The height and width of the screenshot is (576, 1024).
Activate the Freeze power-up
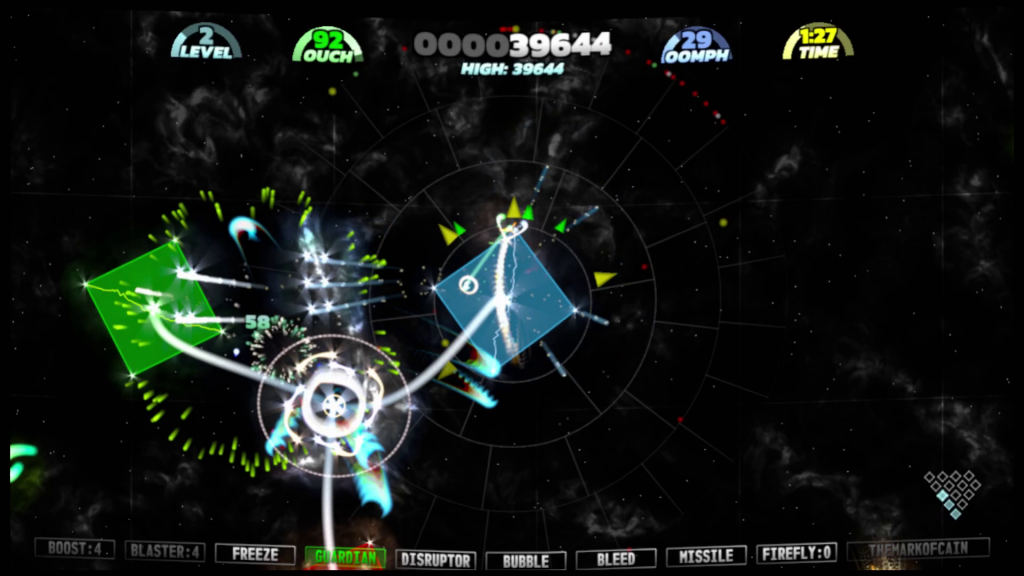255,553
